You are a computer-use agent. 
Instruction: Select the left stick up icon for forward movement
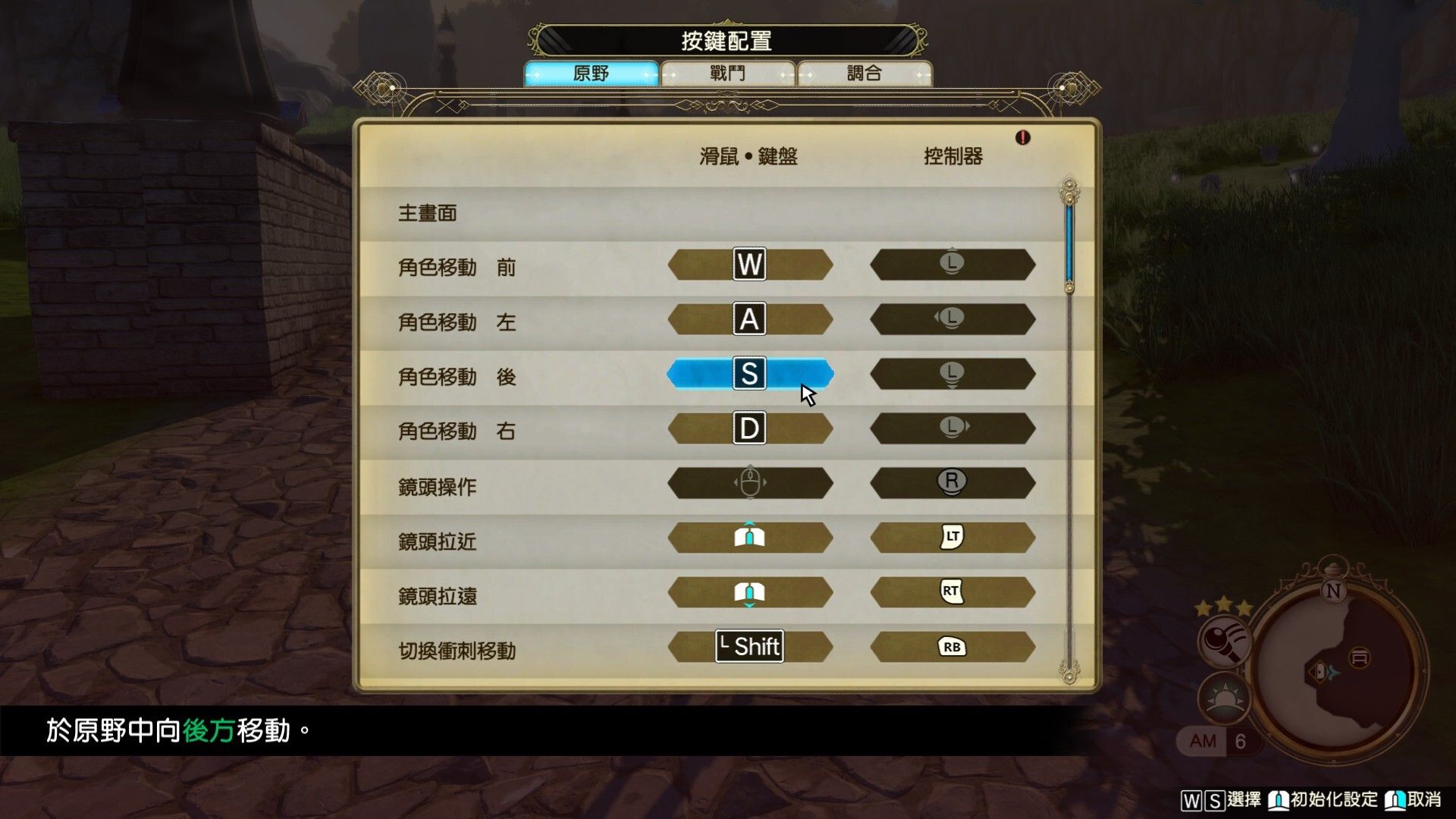953,264
